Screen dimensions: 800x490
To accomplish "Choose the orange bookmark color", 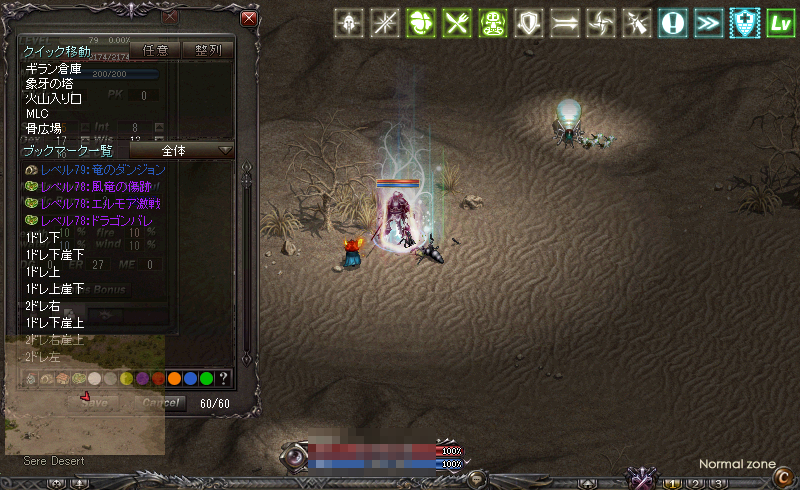I will pyautogui.click(x=174, y=378).
